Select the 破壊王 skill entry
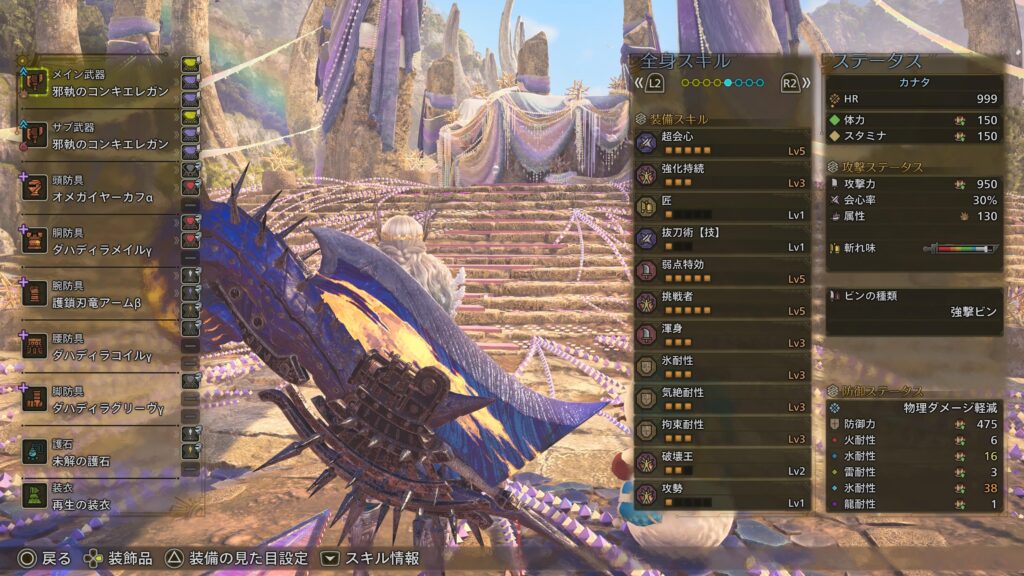The image size is (1024, 576). [x=721, y=464]
